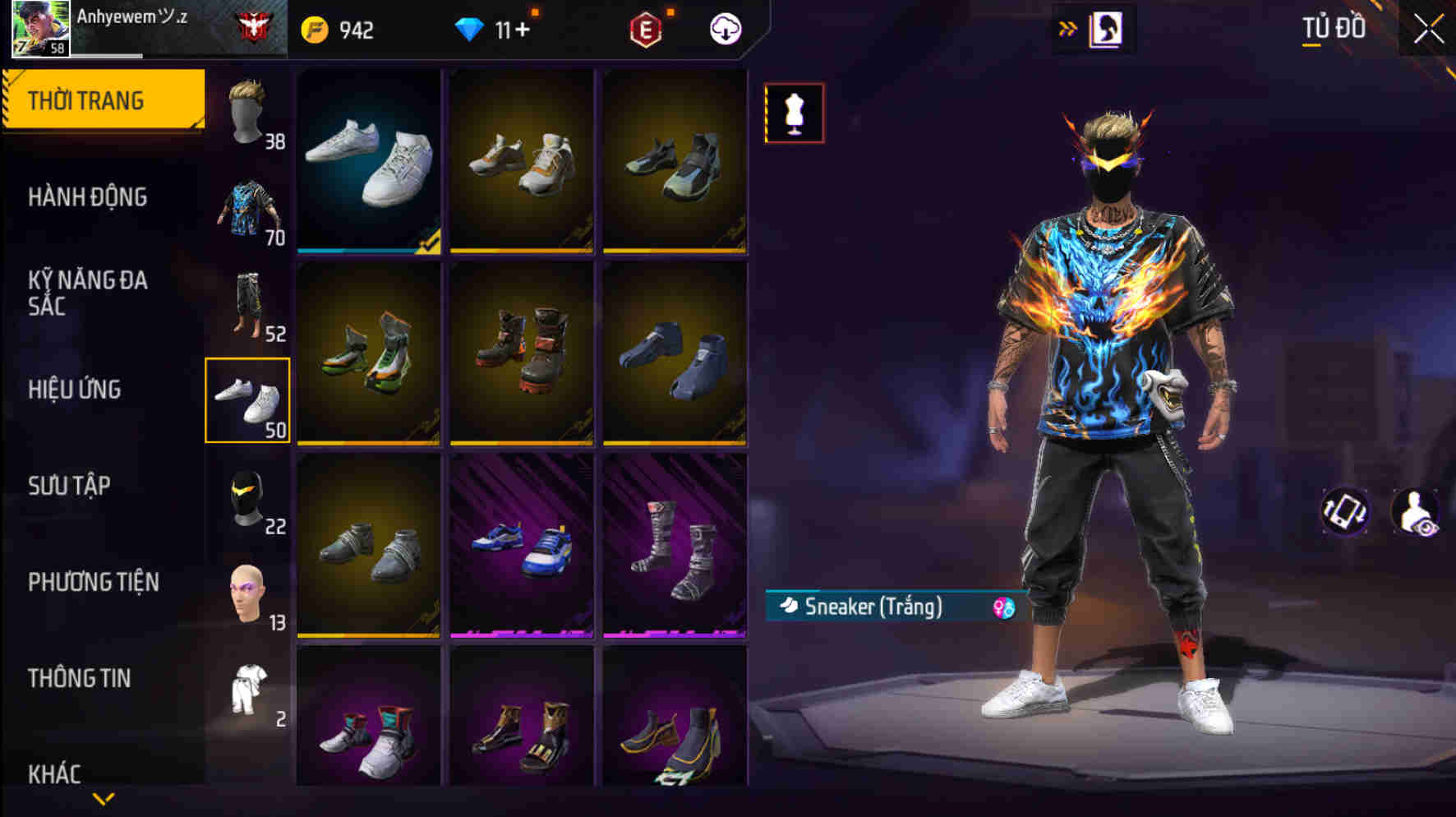This screenshot has height=817, width=1456.
Task: Toggle gender on the Sneaker (Trắng) label
Action: point(1002,608)
